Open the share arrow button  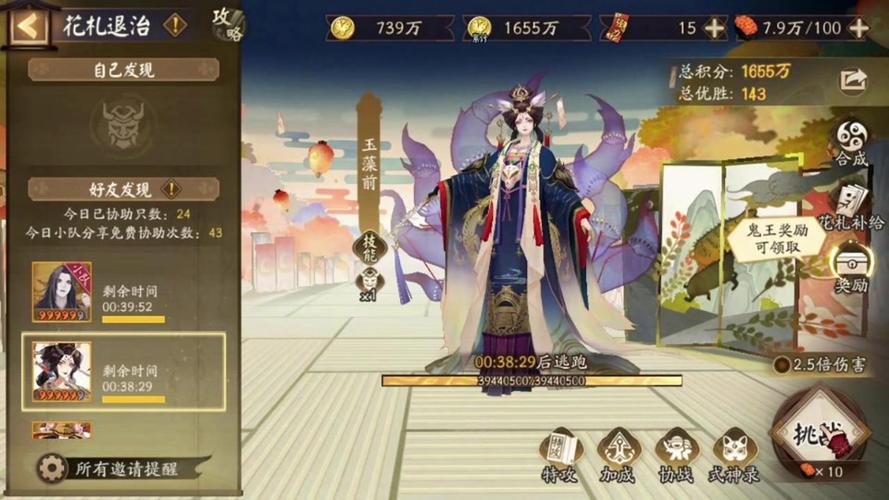click(x=853, y=80)
